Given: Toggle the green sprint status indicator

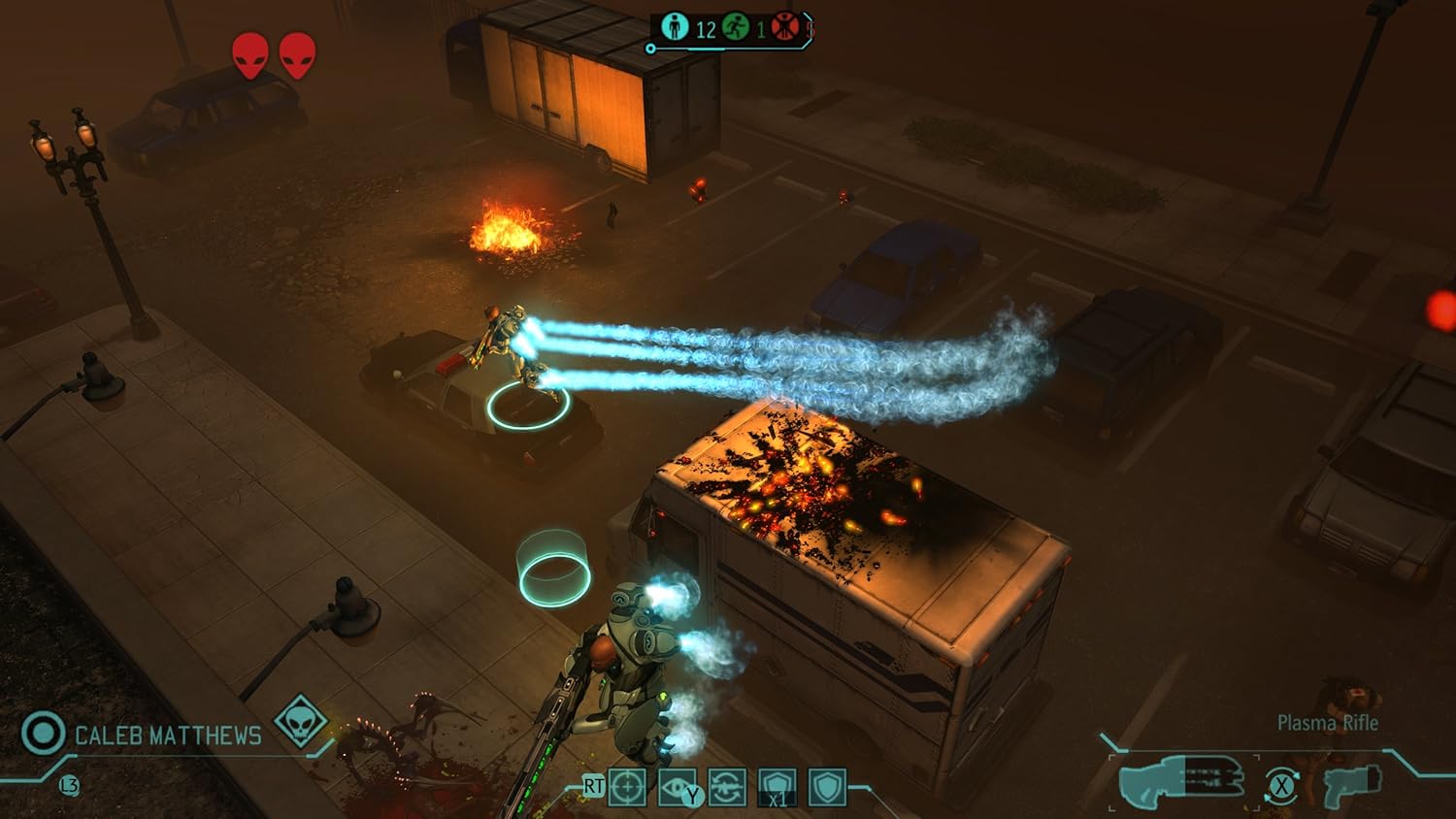Looking at the screenshot, I should pyautogui.click(x=735, y=25).
